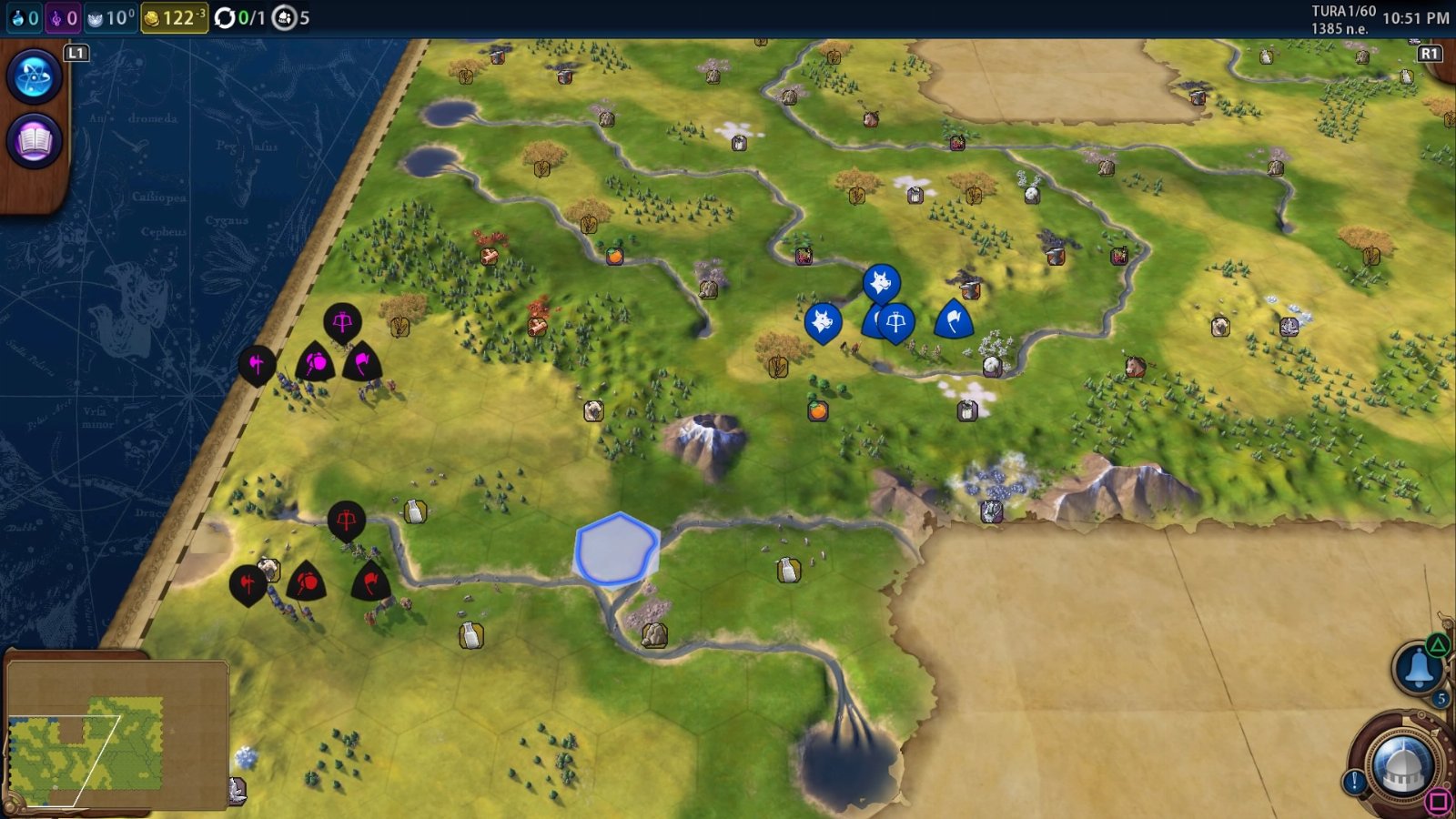Image resolution: width=1456 pixels, height=819 pixels.
Task: Select the magenta club warrior unit banner
Action: click(x=315, y=363)
